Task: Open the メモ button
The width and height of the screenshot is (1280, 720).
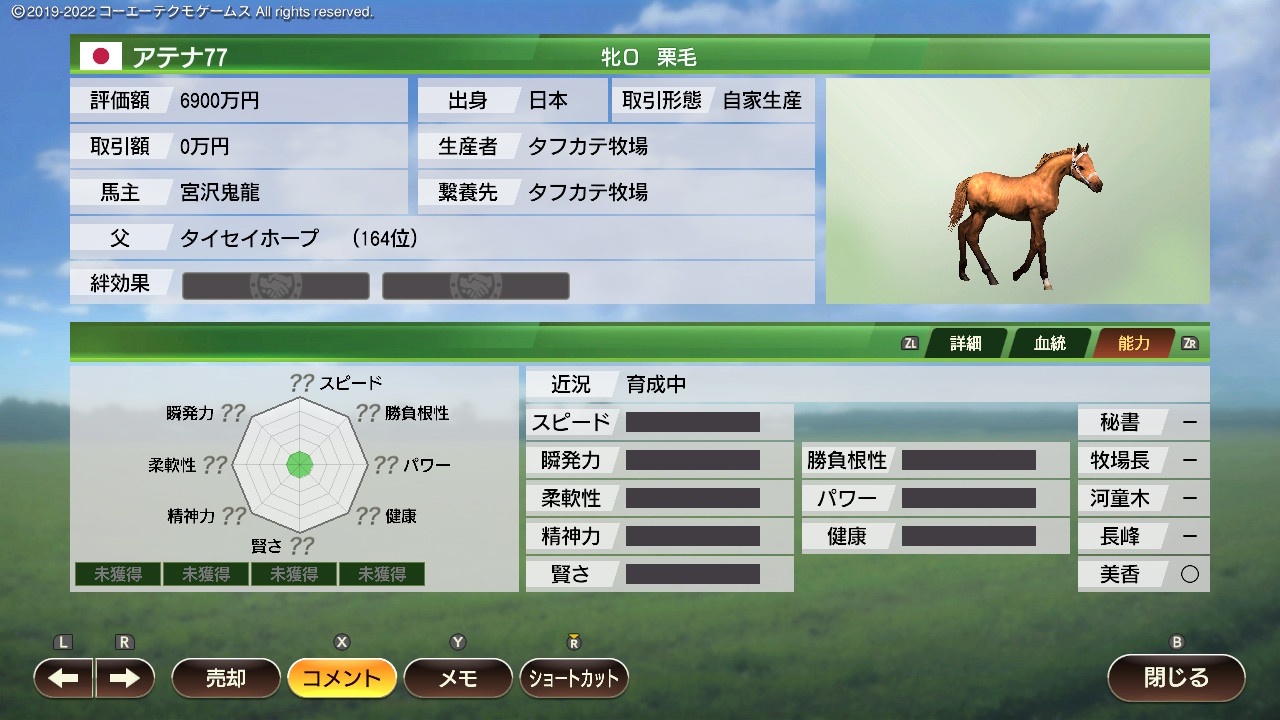Action: click(458, 678)
